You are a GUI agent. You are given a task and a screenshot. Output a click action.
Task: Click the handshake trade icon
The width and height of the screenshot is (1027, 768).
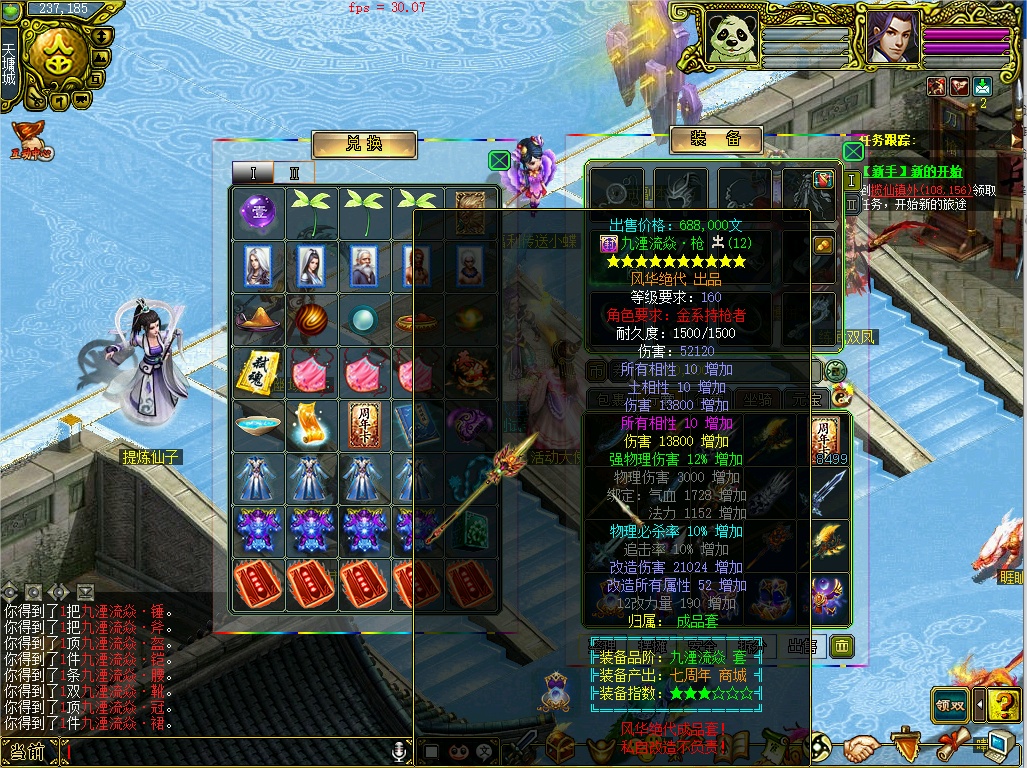point(861,747)
